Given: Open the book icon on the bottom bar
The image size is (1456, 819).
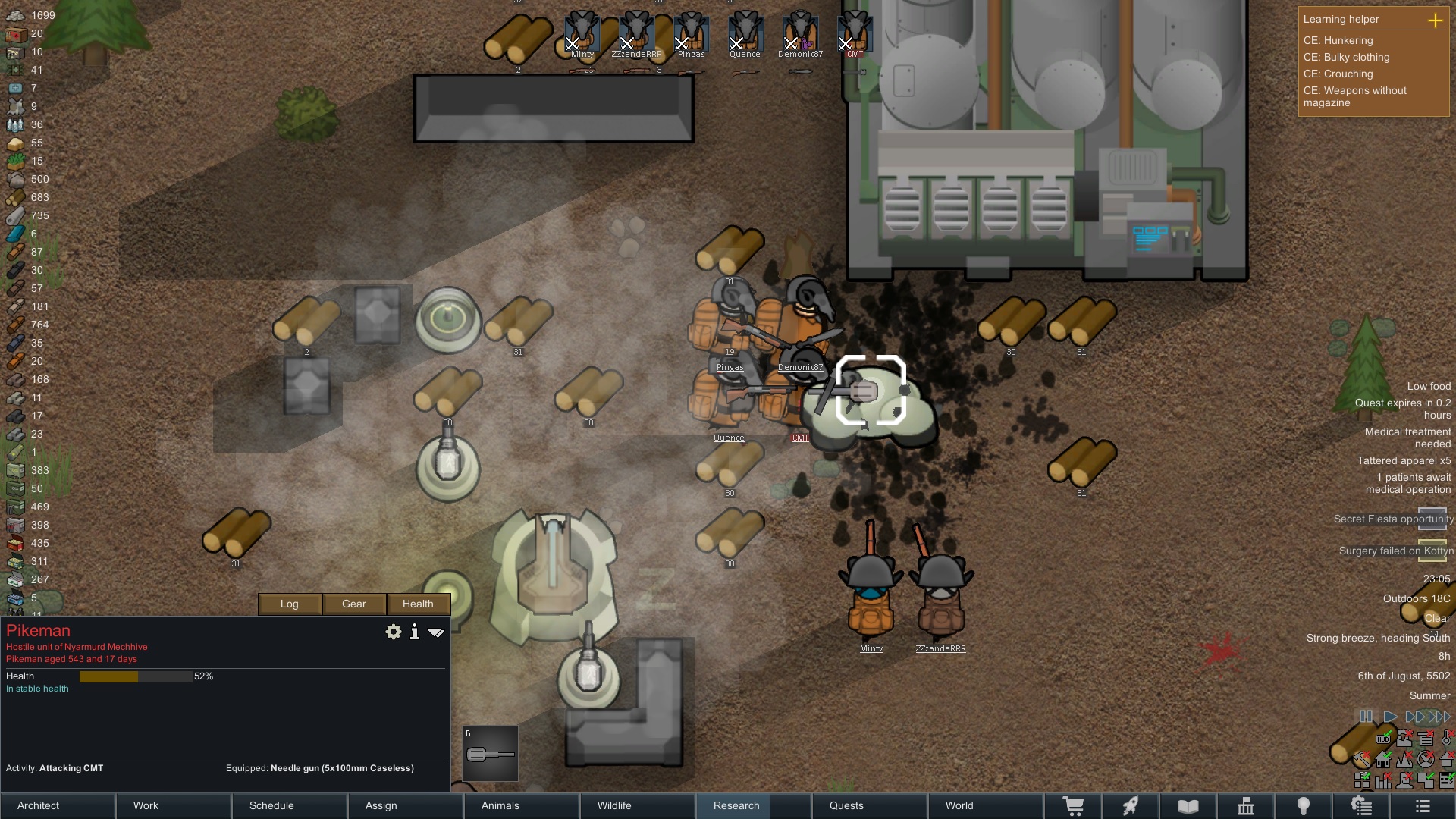Looking at the screenshot, I should [x=1187, y=805].
